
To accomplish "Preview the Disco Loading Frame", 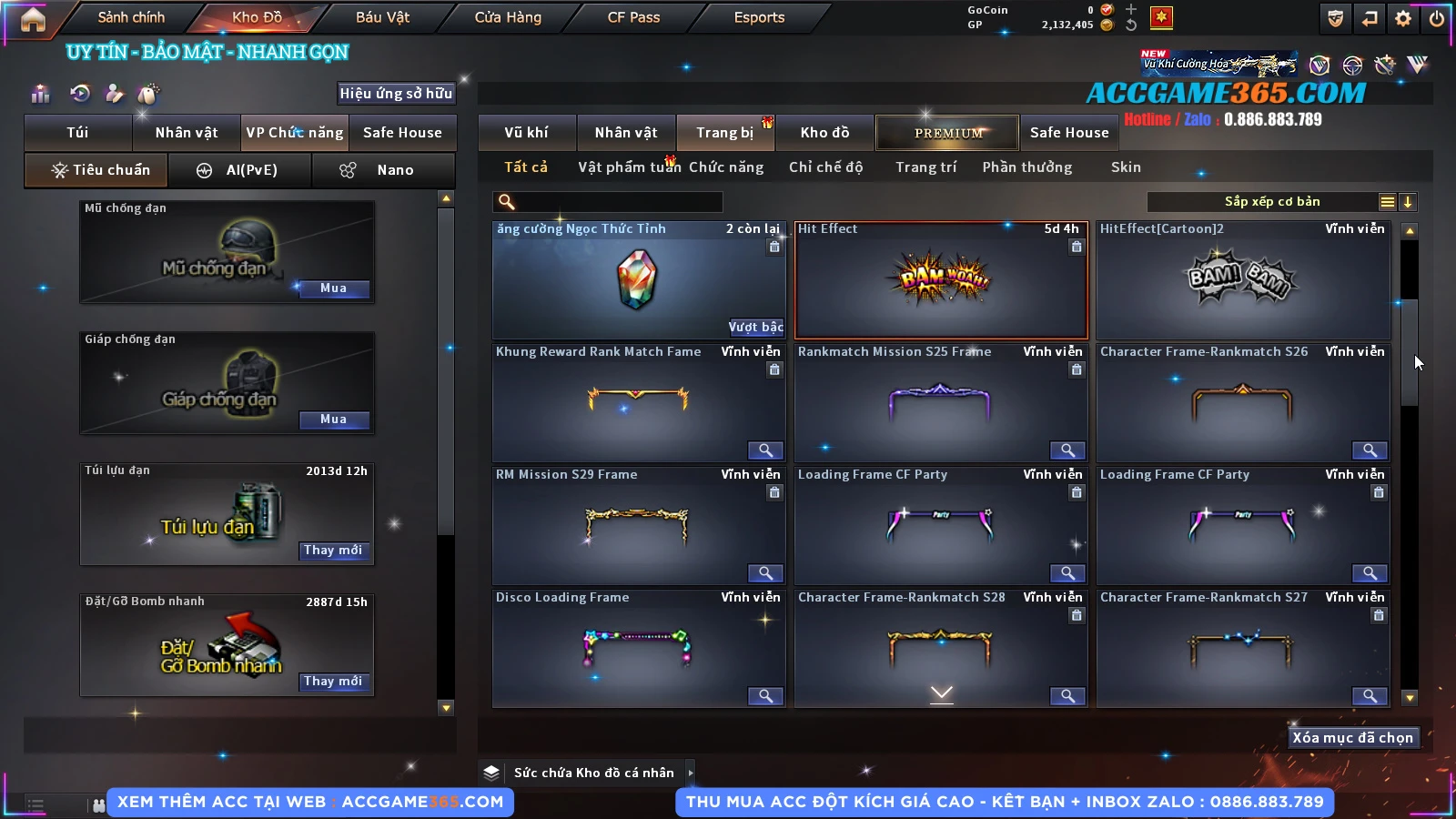I will coord(765,696).
